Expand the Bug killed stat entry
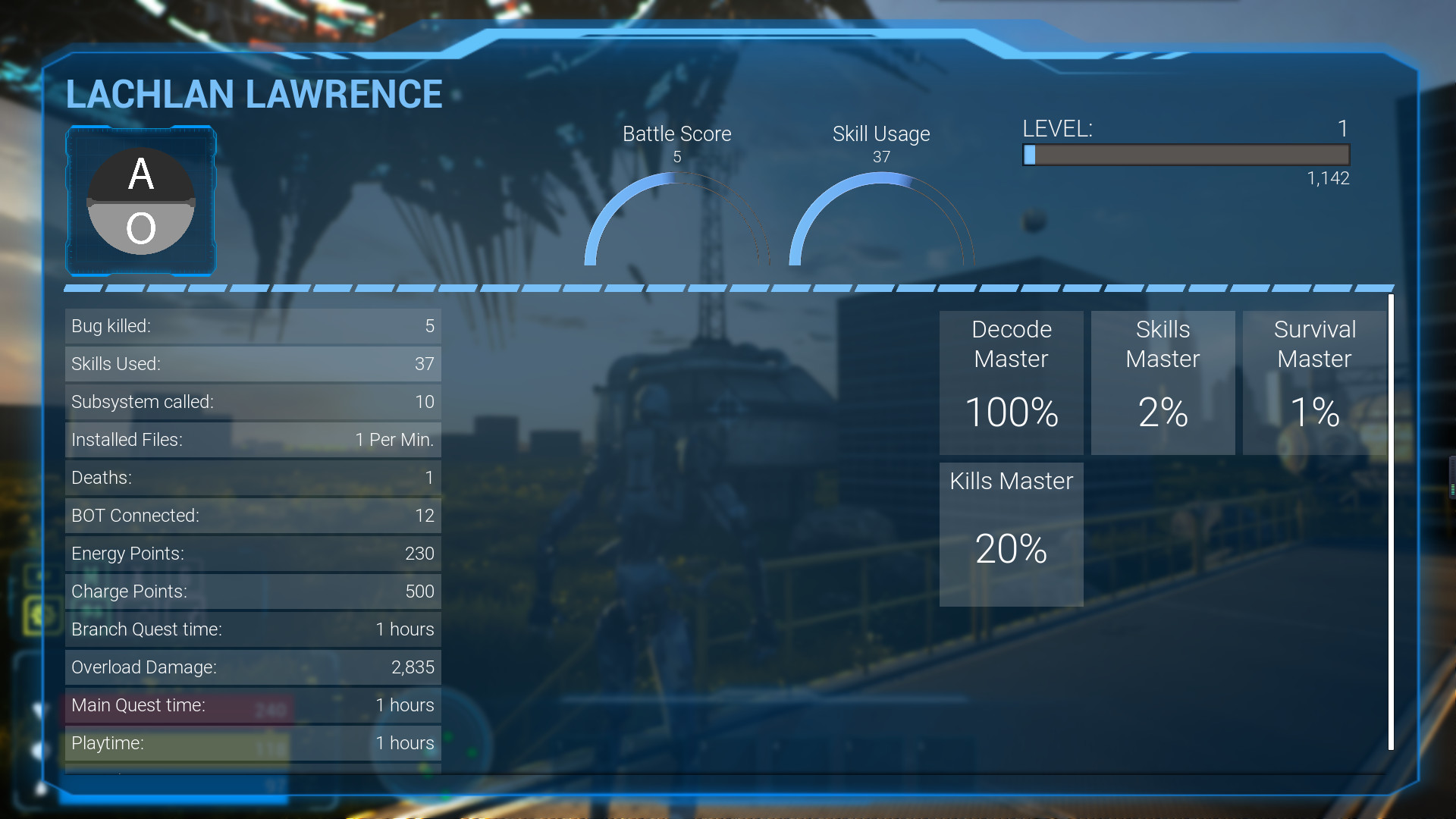The width and height of the screenshot is (1456, 819). click(253, 326)
